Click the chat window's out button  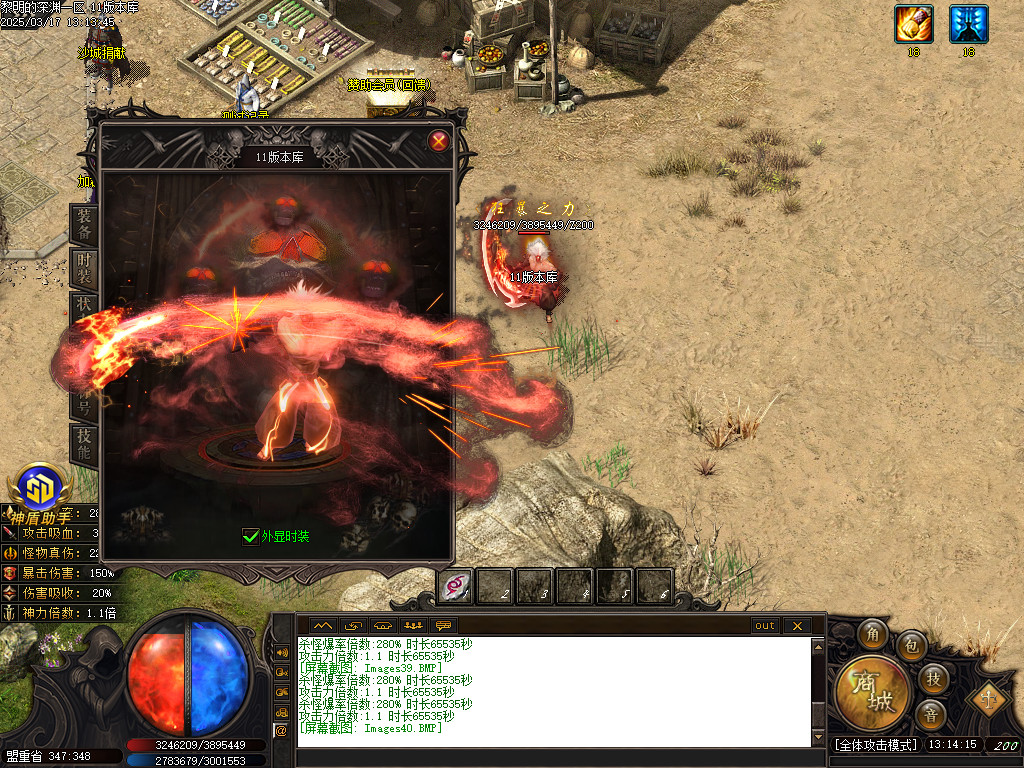[765, 626]
